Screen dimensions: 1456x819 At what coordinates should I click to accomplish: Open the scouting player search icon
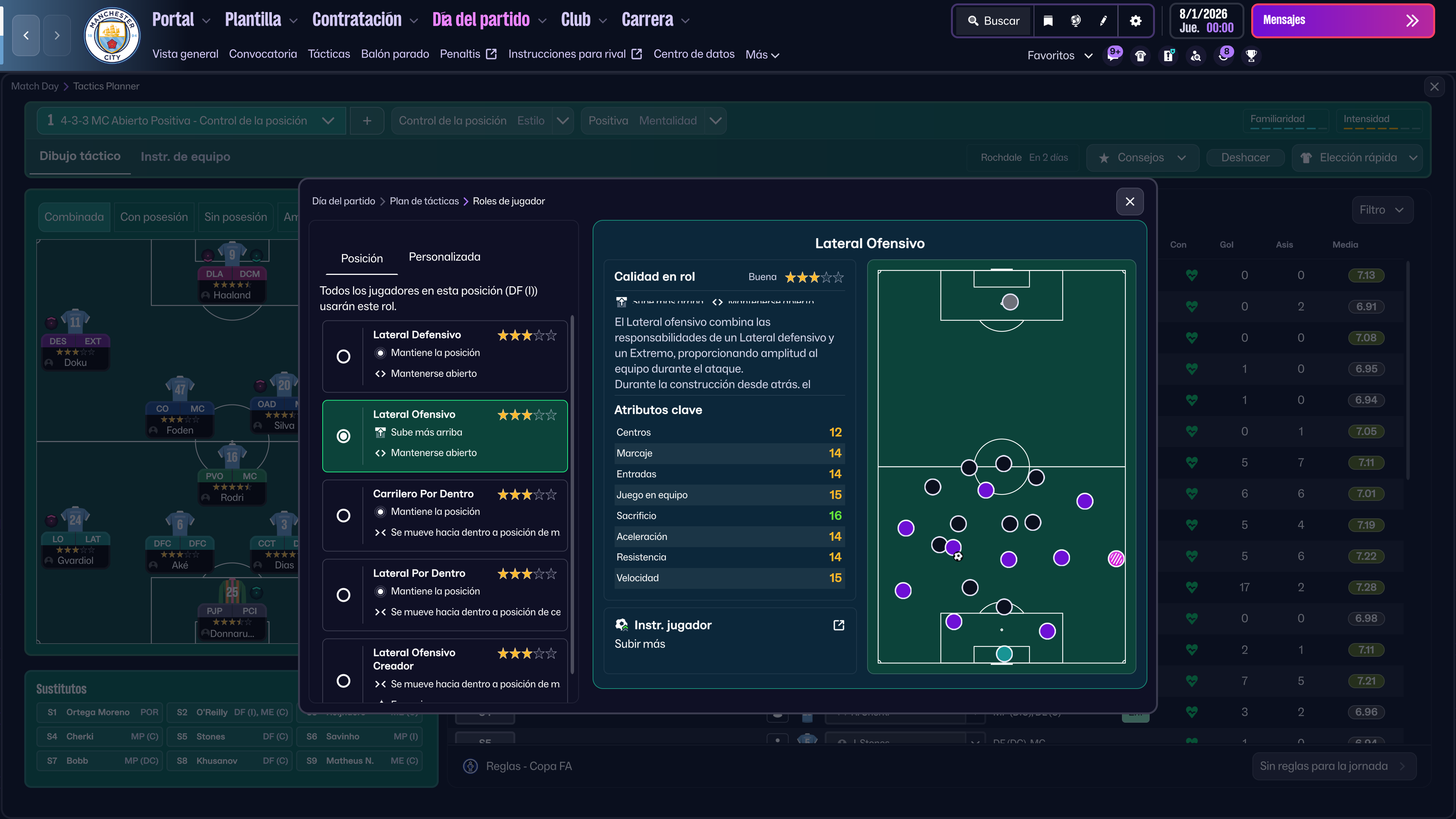1196,55
